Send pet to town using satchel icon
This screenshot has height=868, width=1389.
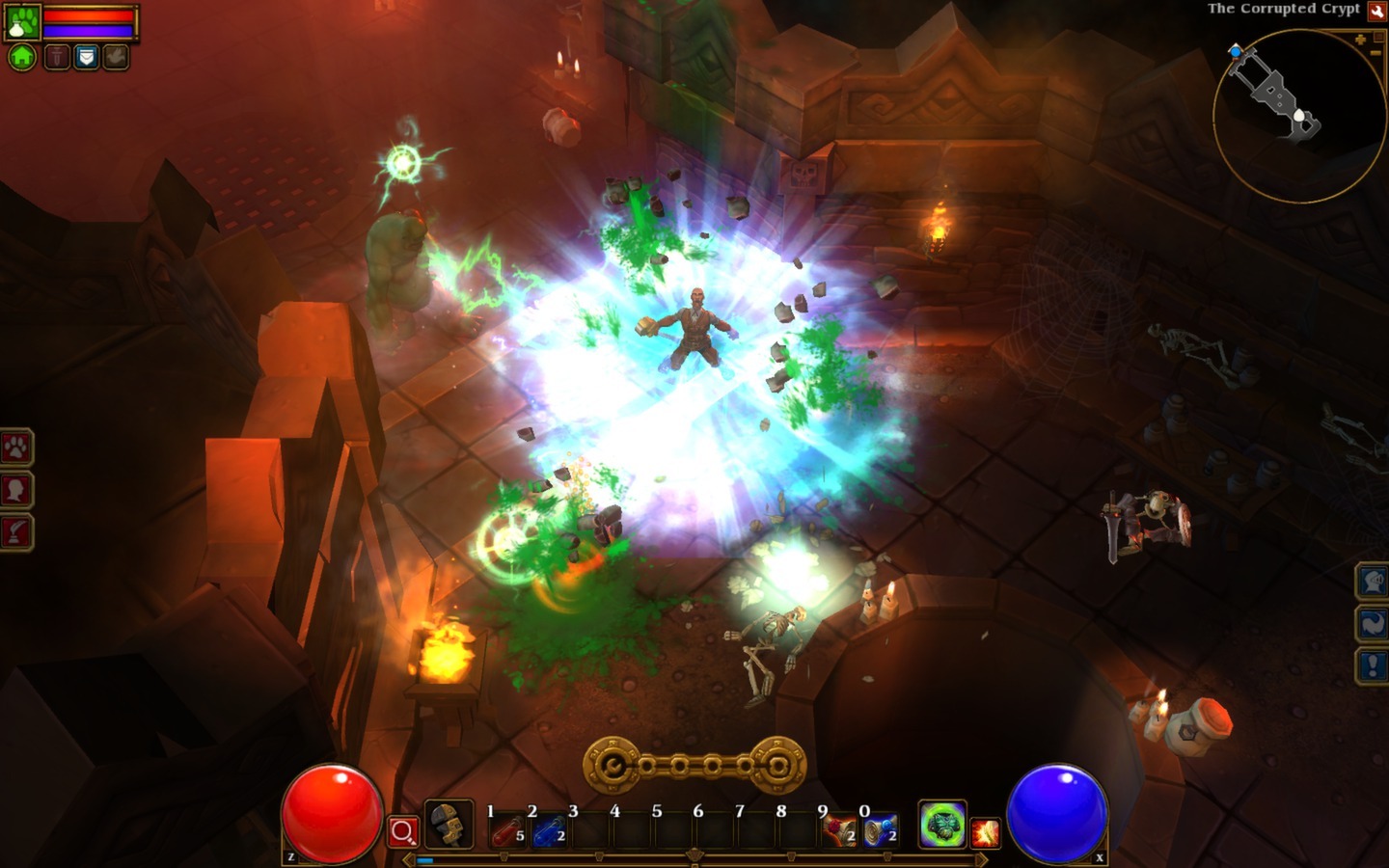tap(86, 56)
